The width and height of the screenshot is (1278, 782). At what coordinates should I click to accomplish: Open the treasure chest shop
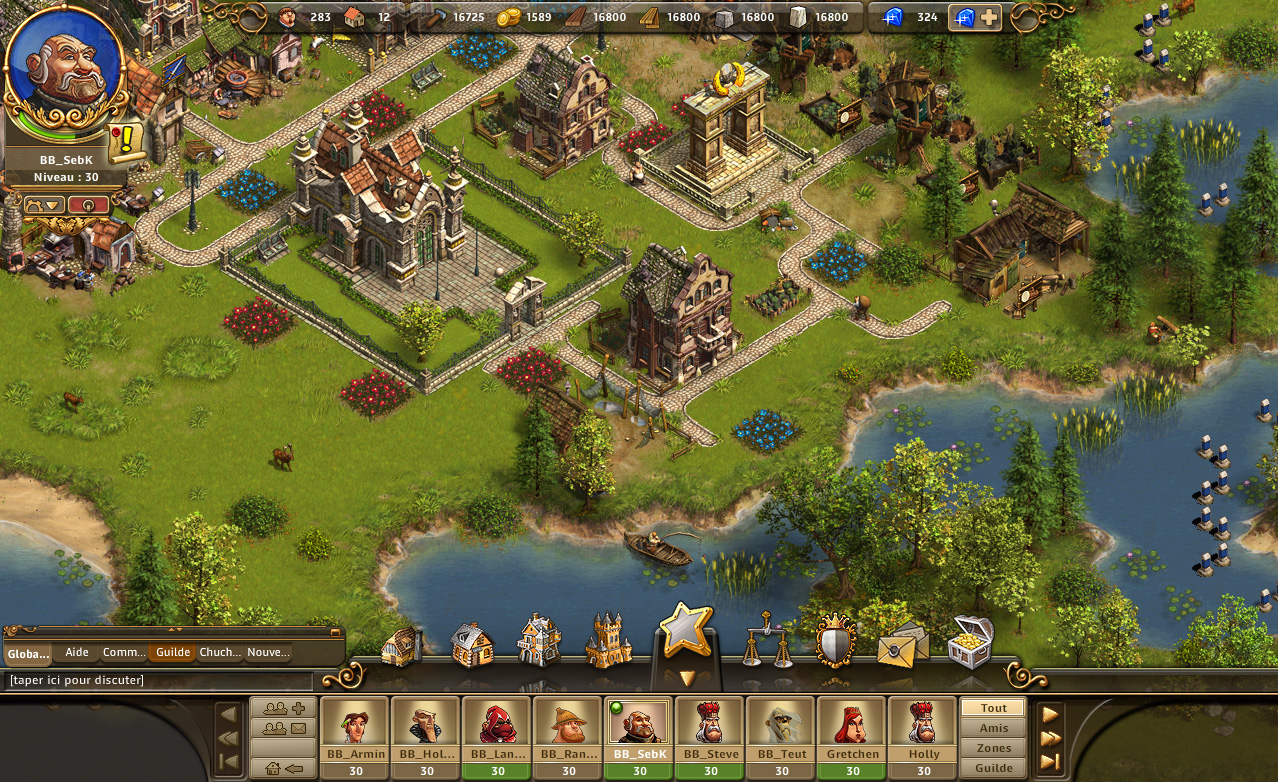pyautogui.click(x=969, y=641)
